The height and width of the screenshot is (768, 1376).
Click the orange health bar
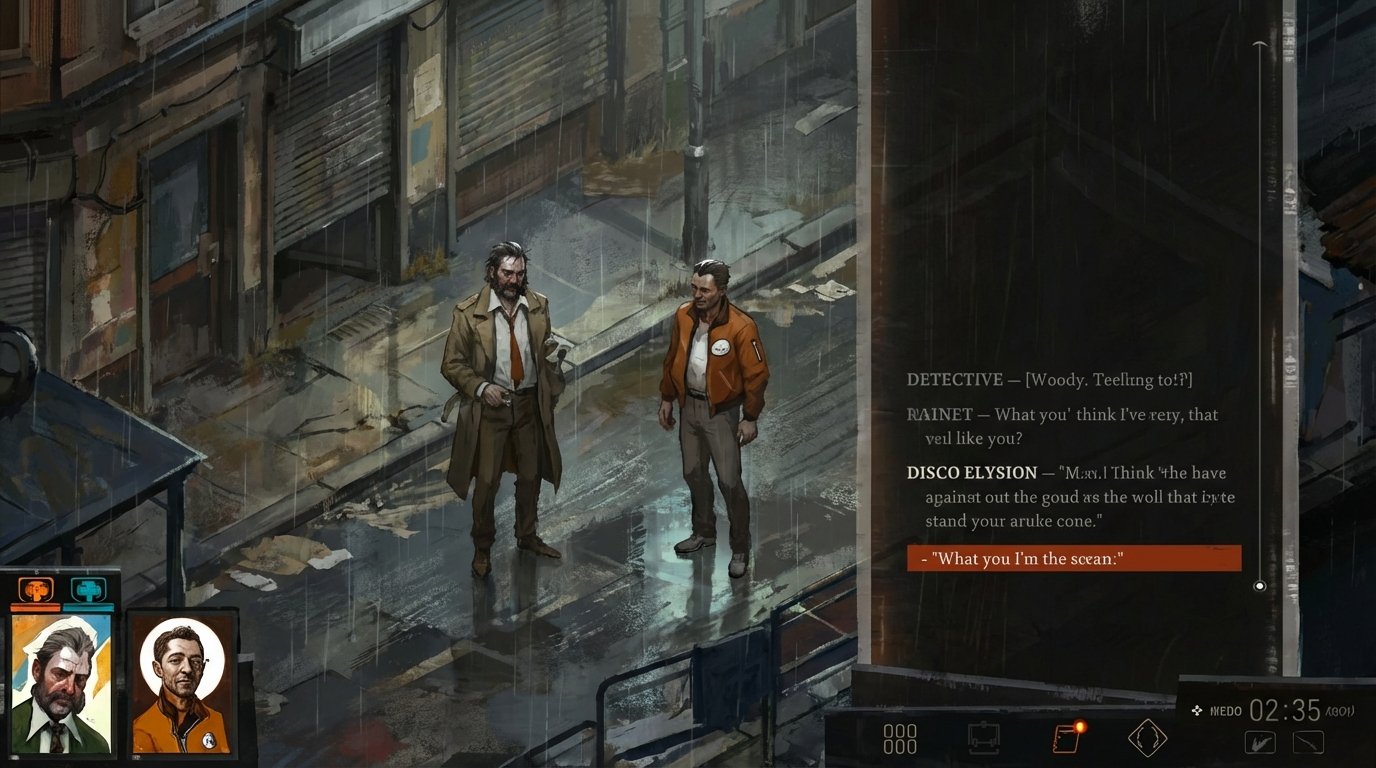coord(36,605)
